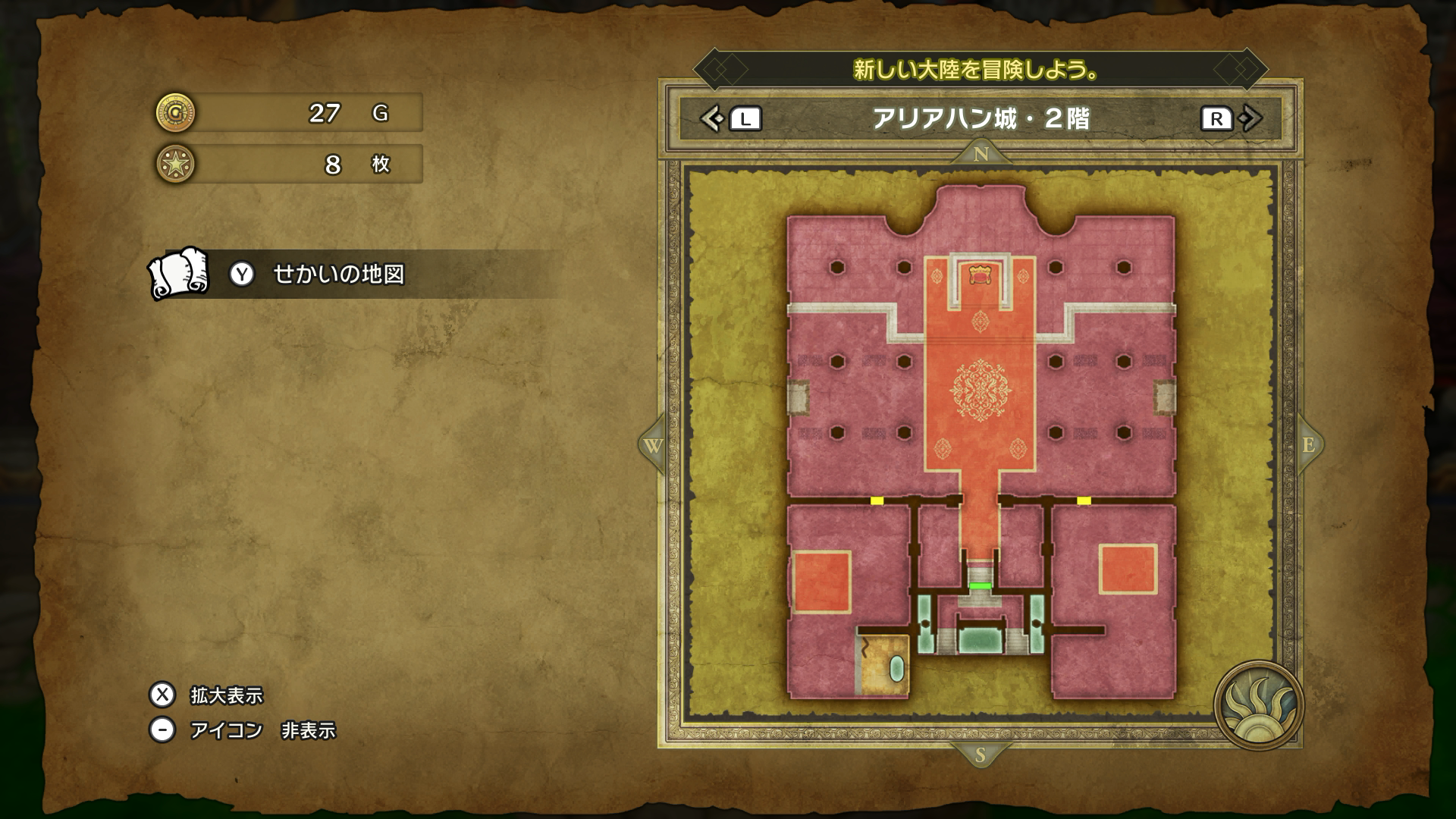Go to the next floor with the right arrow
Image resolution: width=1456 pixels, height=819 pixels.
click(x=1251, y=119)
